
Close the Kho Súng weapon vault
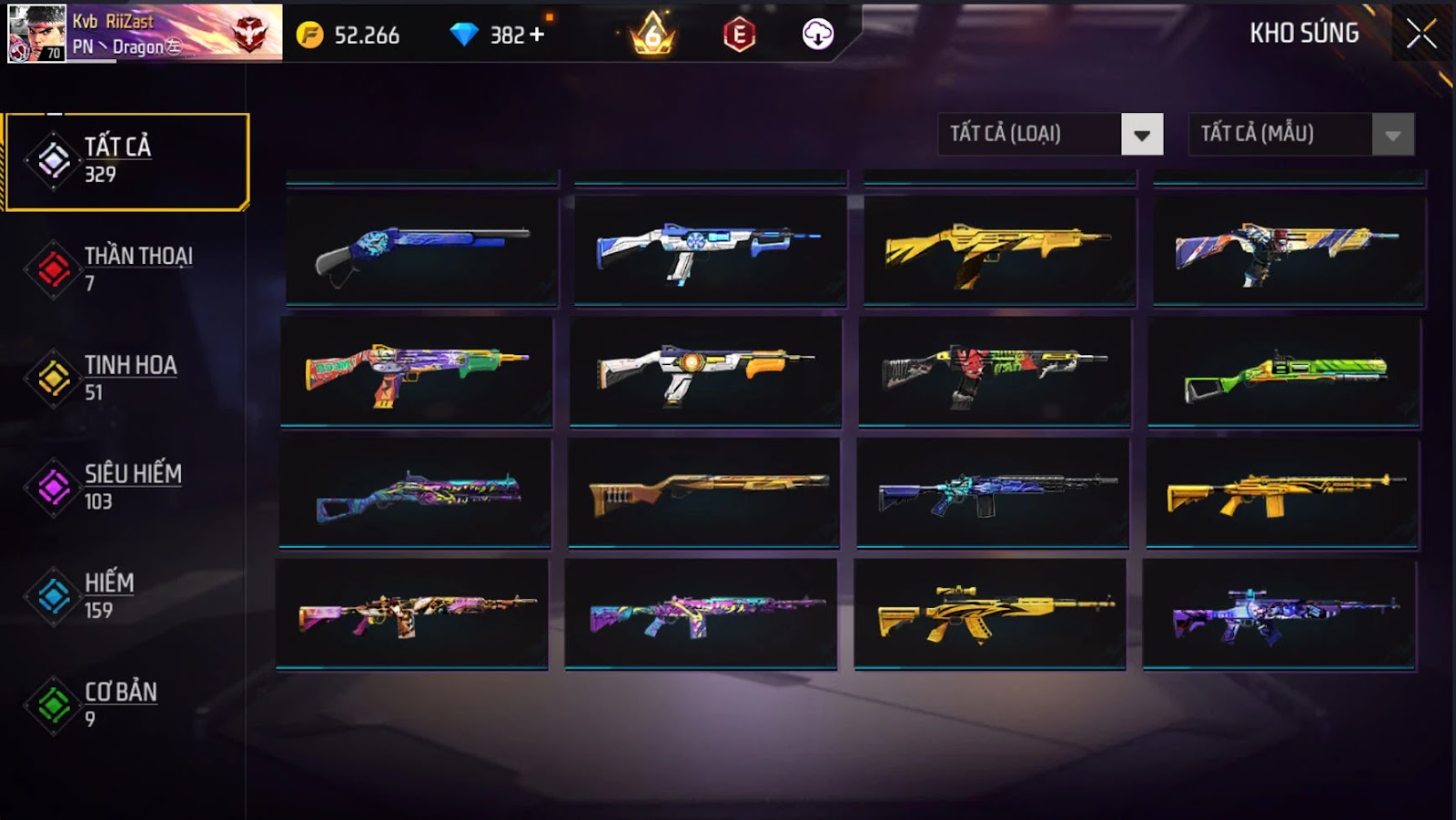(1421, 35)
